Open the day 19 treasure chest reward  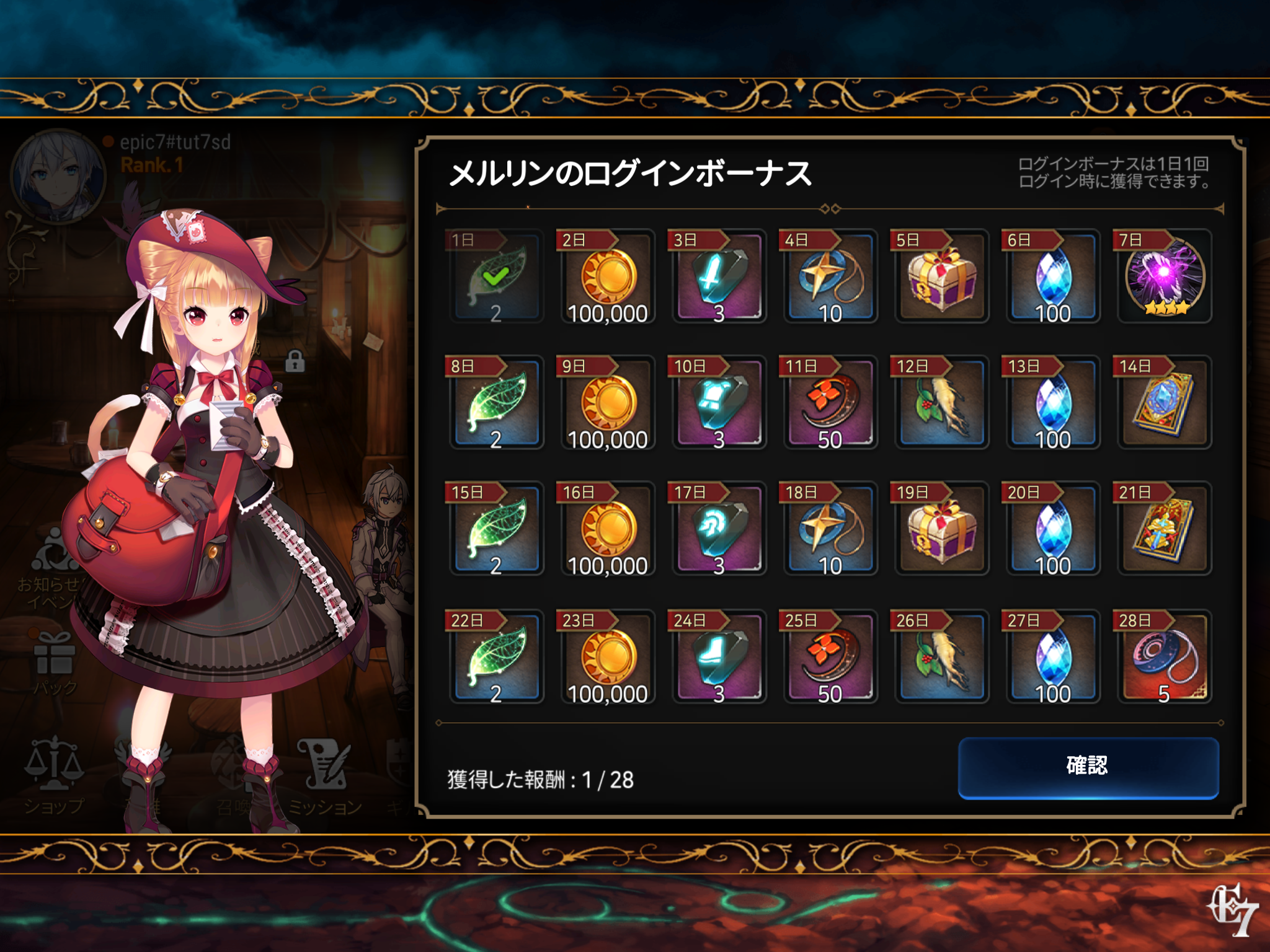click(941, 529)
